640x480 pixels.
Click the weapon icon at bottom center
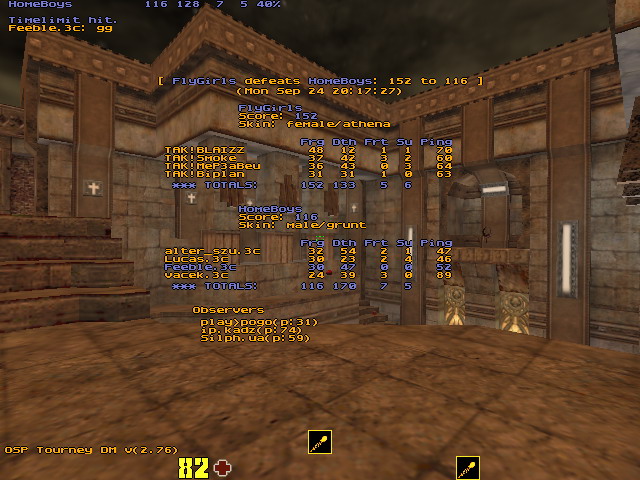click(x=319, y=442)
